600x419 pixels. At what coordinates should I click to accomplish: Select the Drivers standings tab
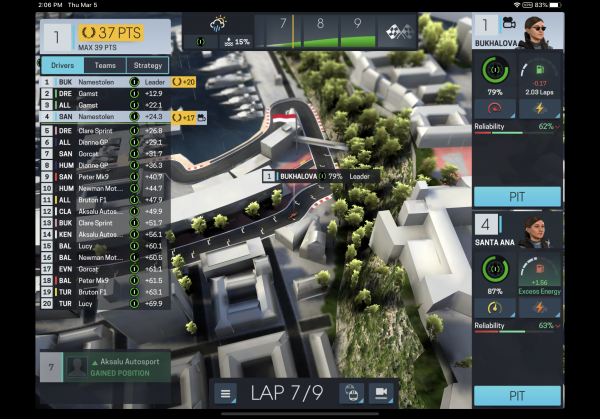(x=62, y=65)
